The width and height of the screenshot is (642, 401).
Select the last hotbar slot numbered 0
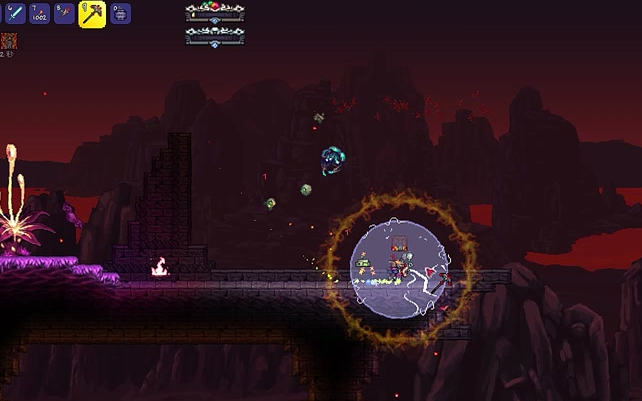click(x=119, y=14)
